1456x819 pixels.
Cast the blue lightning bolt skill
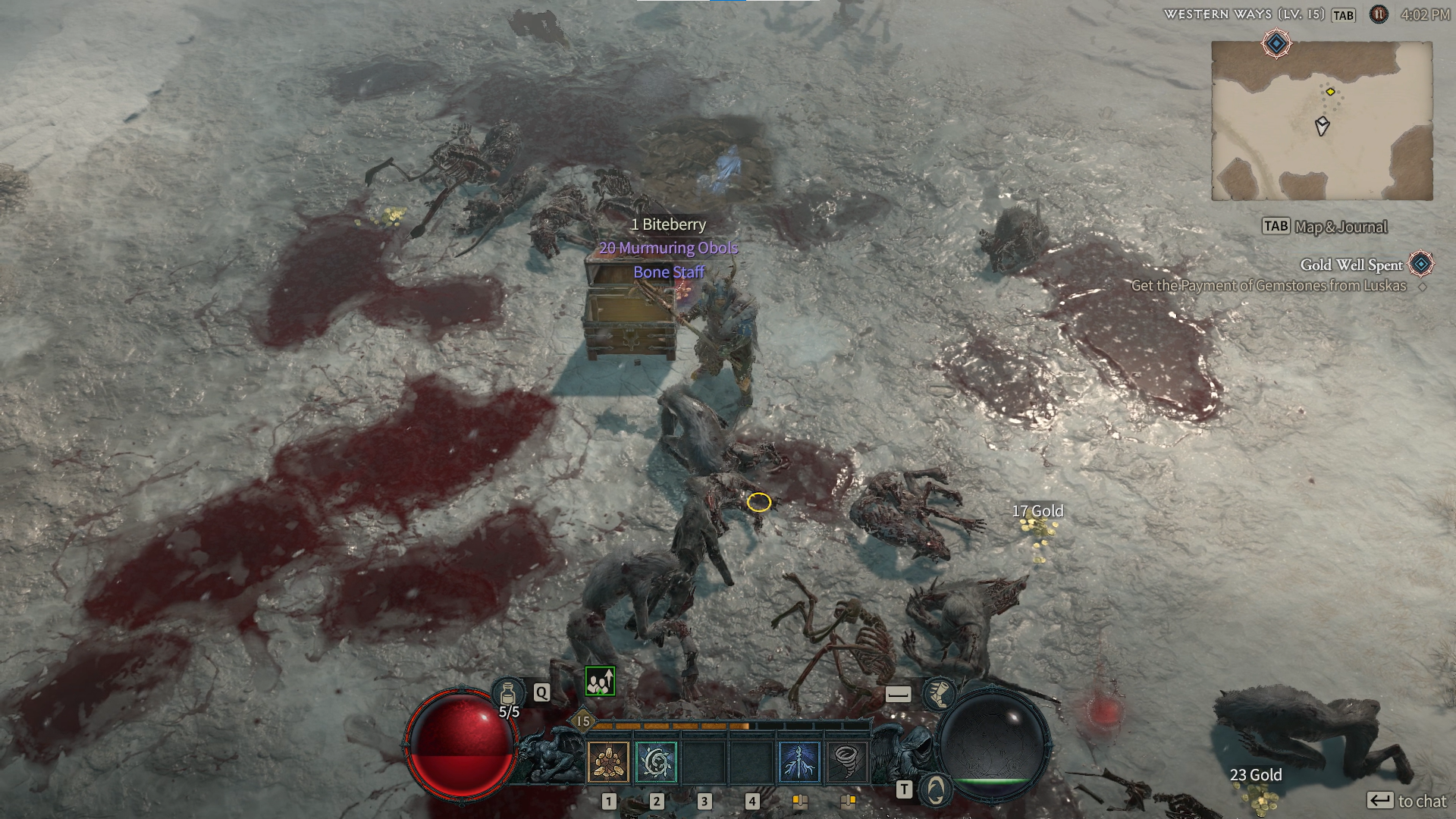(x=799, y=761)
